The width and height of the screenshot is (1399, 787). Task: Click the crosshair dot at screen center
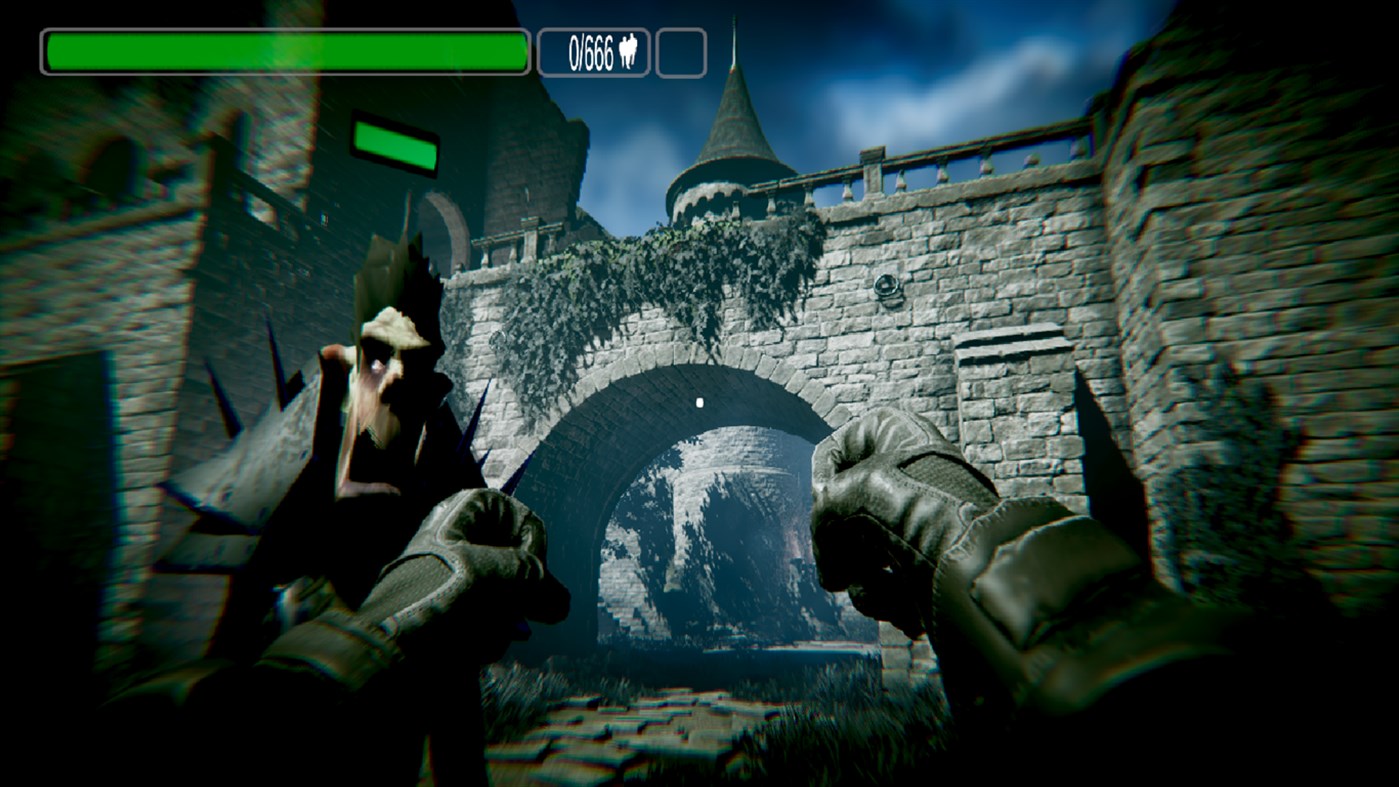698,402
